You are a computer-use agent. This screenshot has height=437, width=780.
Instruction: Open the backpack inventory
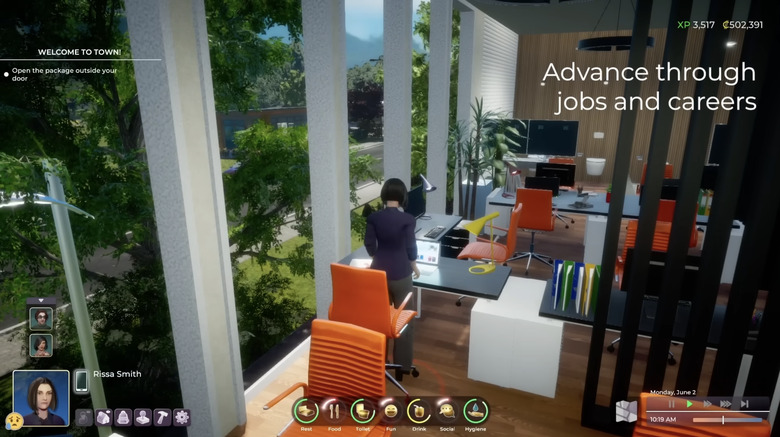[124, 417]
